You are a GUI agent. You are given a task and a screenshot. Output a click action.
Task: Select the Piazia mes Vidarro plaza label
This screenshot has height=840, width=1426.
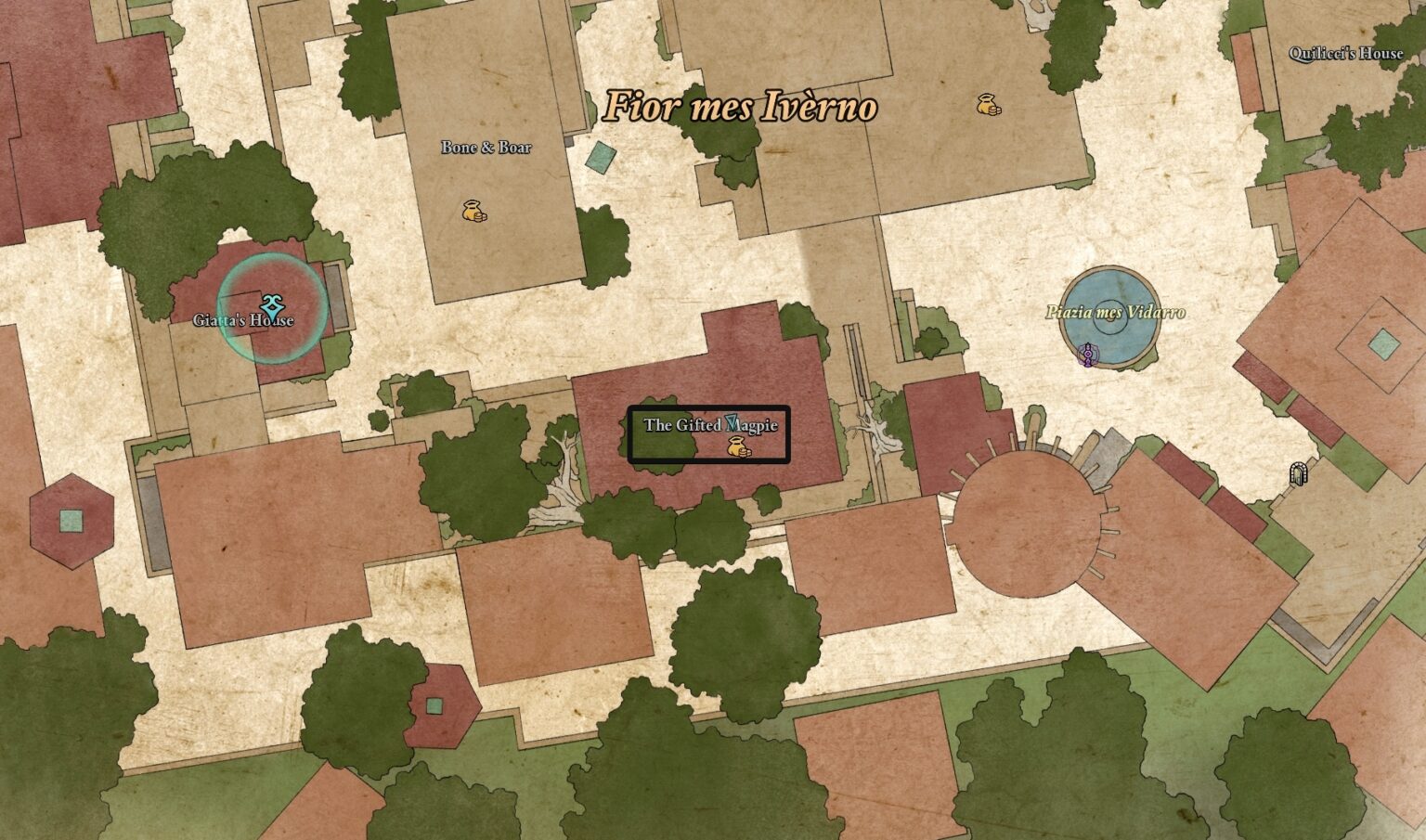click(1115, 313)
